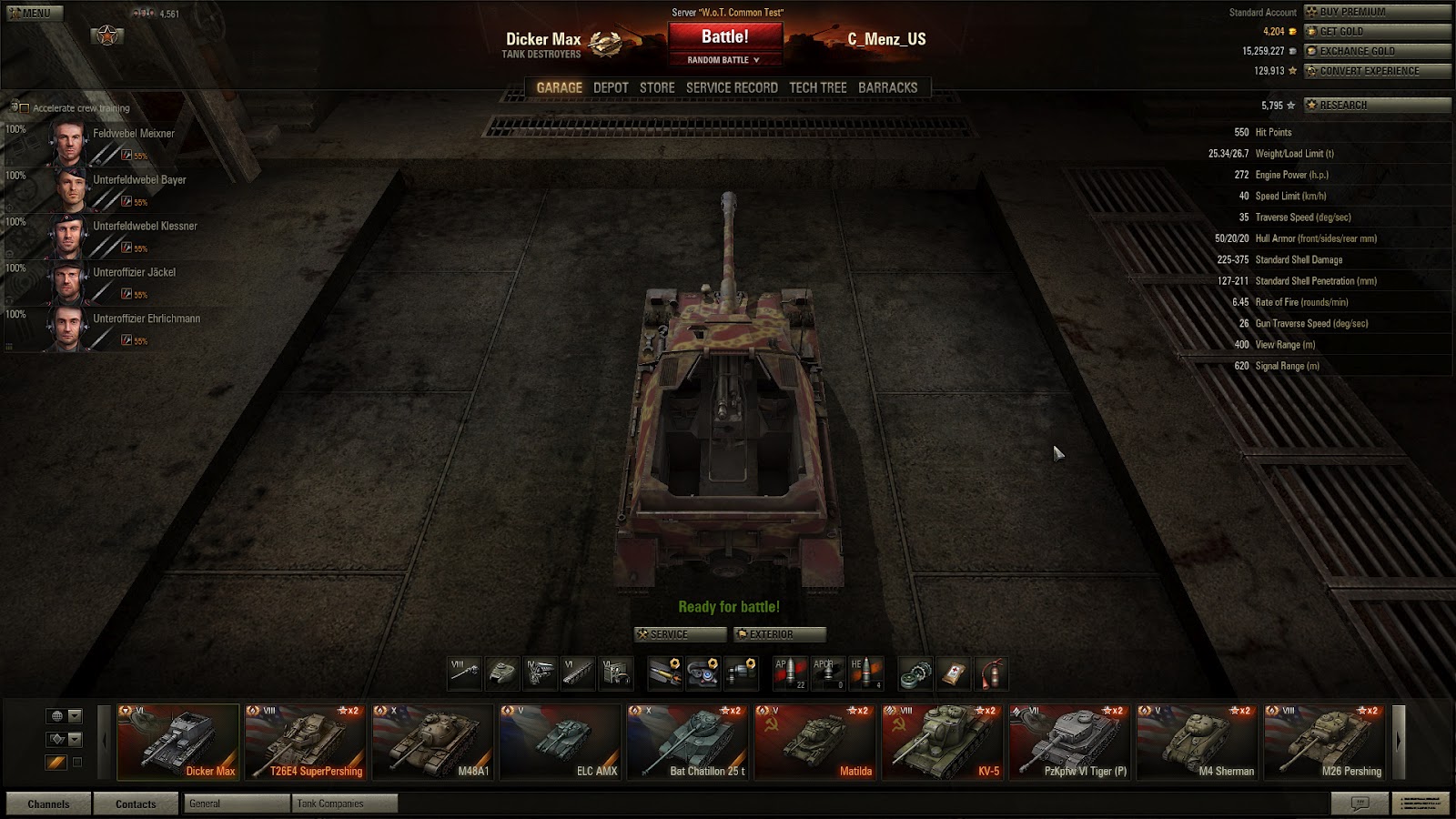This screenshot has width=1456, height=819.
Task: Open the Barracks tab
Action: (x=887, y=87)
